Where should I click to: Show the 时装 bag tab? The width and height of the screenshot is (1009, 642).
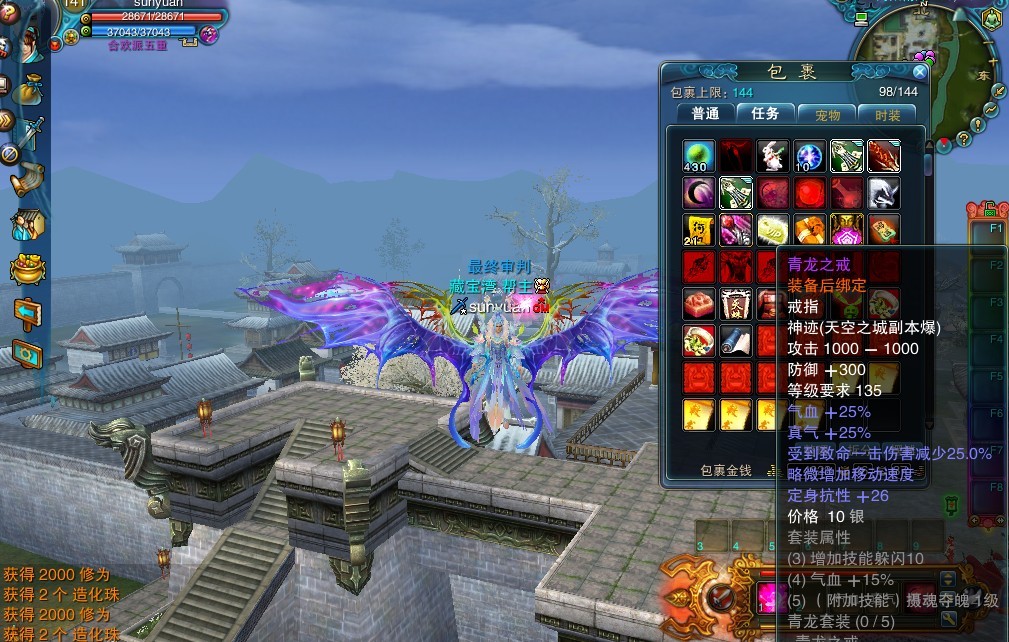pyautogui.click(x=887, y=115)
